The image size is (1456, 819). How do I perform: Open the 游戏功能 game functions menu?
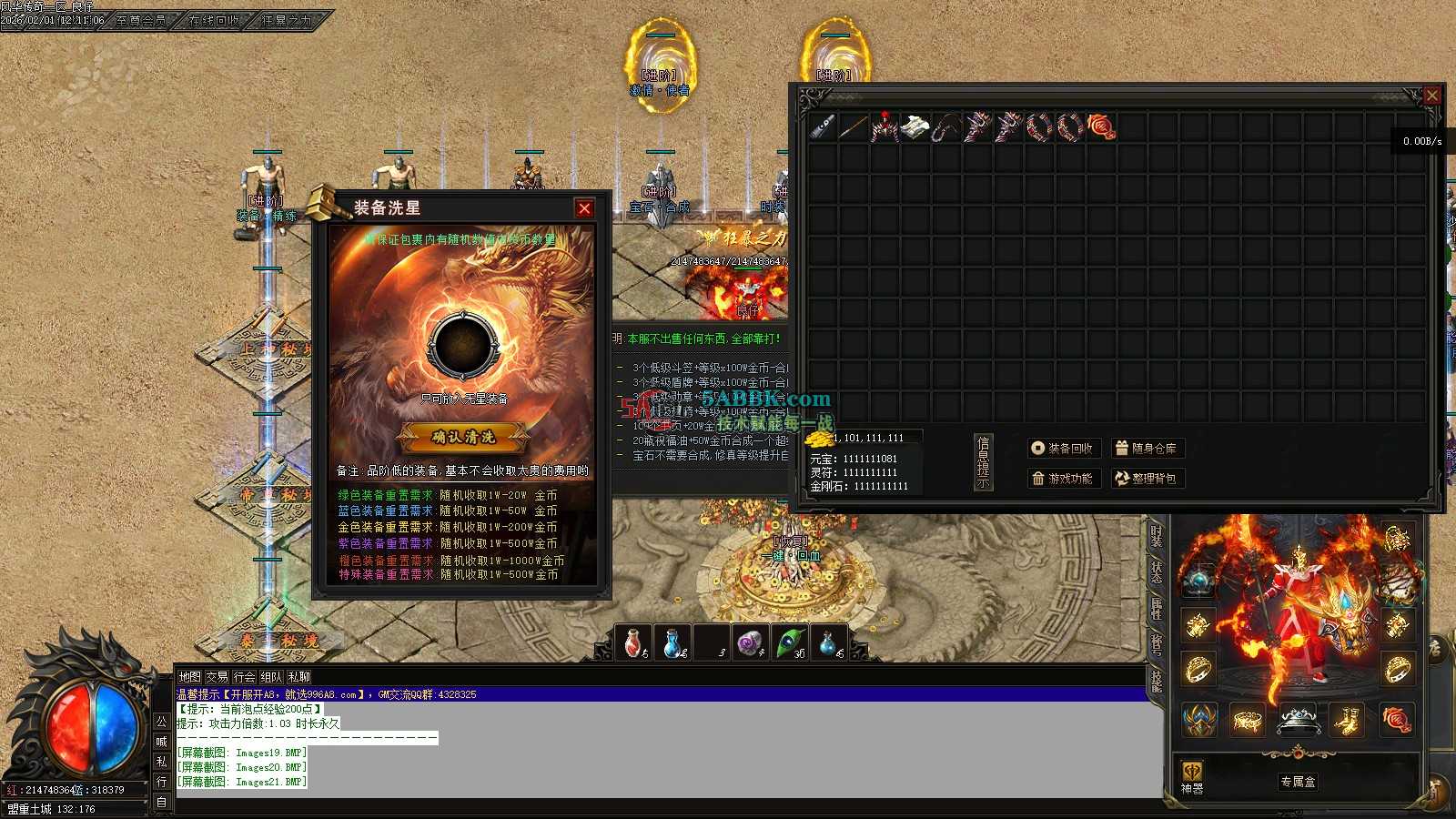[x=1064, y=479]
